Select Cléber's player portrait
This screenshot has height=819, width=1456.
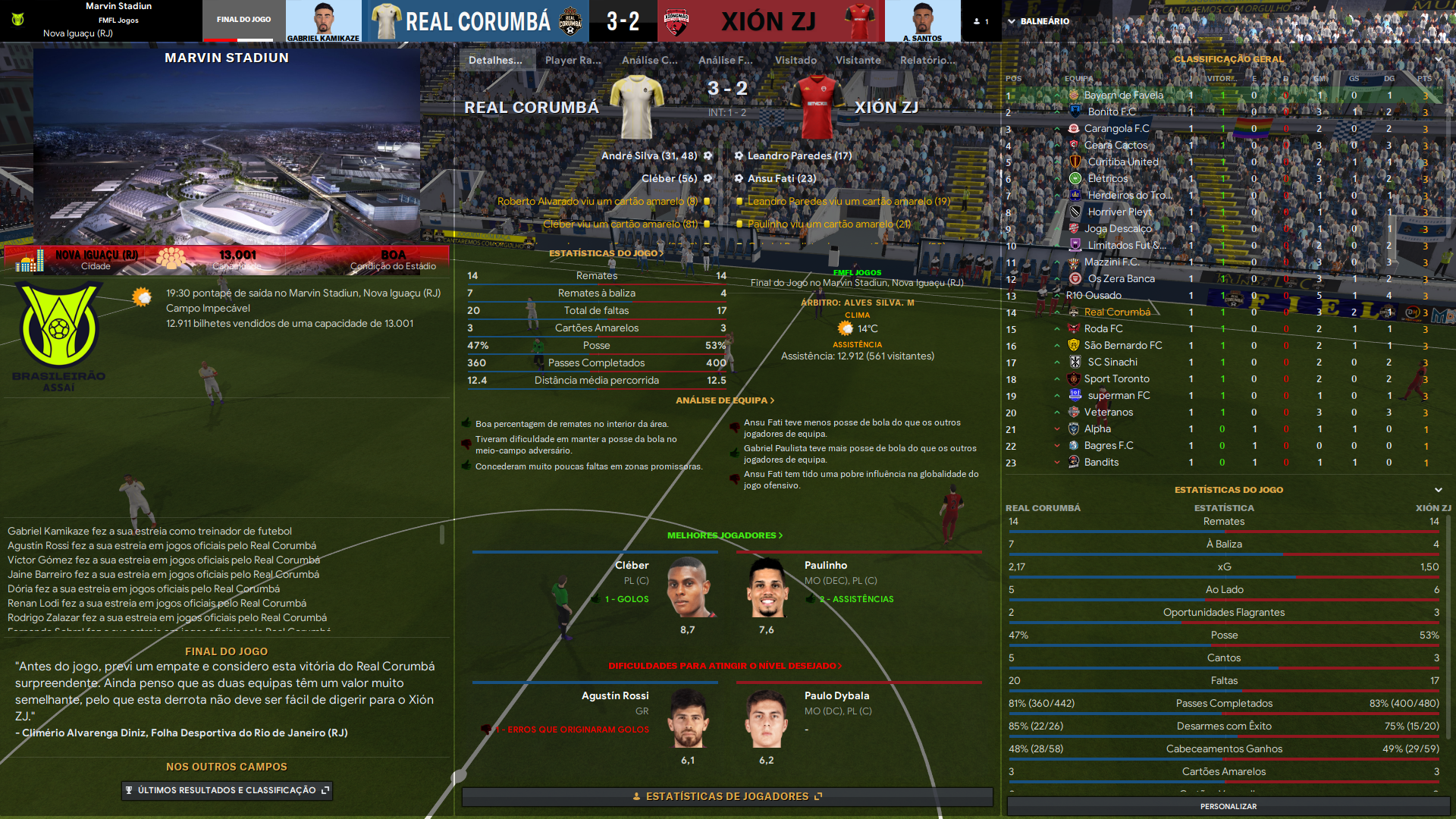tap(689, 588)
